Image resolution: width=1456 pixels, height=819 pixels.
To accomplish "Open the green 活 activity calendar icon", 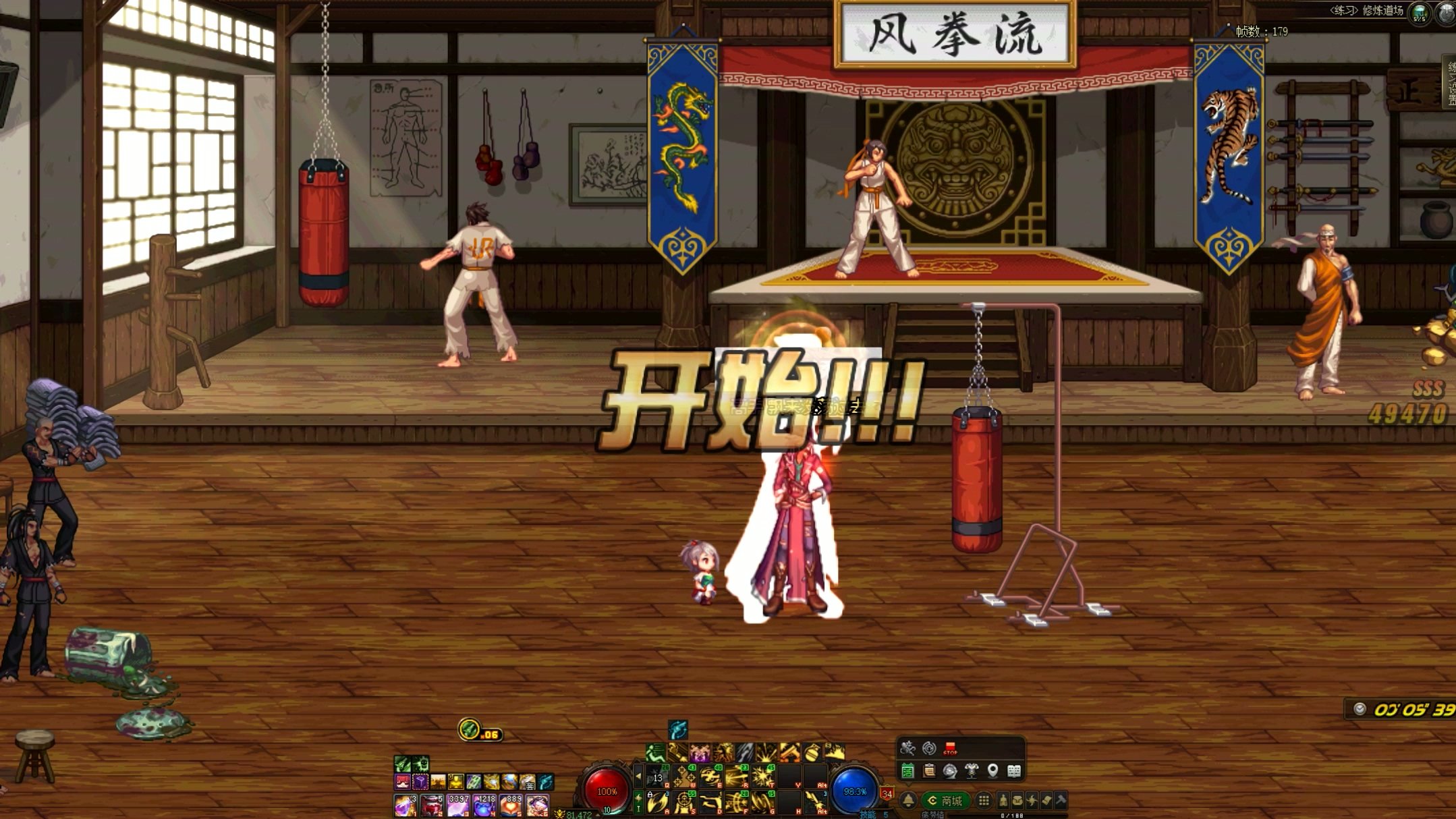I will click(x=907, y=771).
